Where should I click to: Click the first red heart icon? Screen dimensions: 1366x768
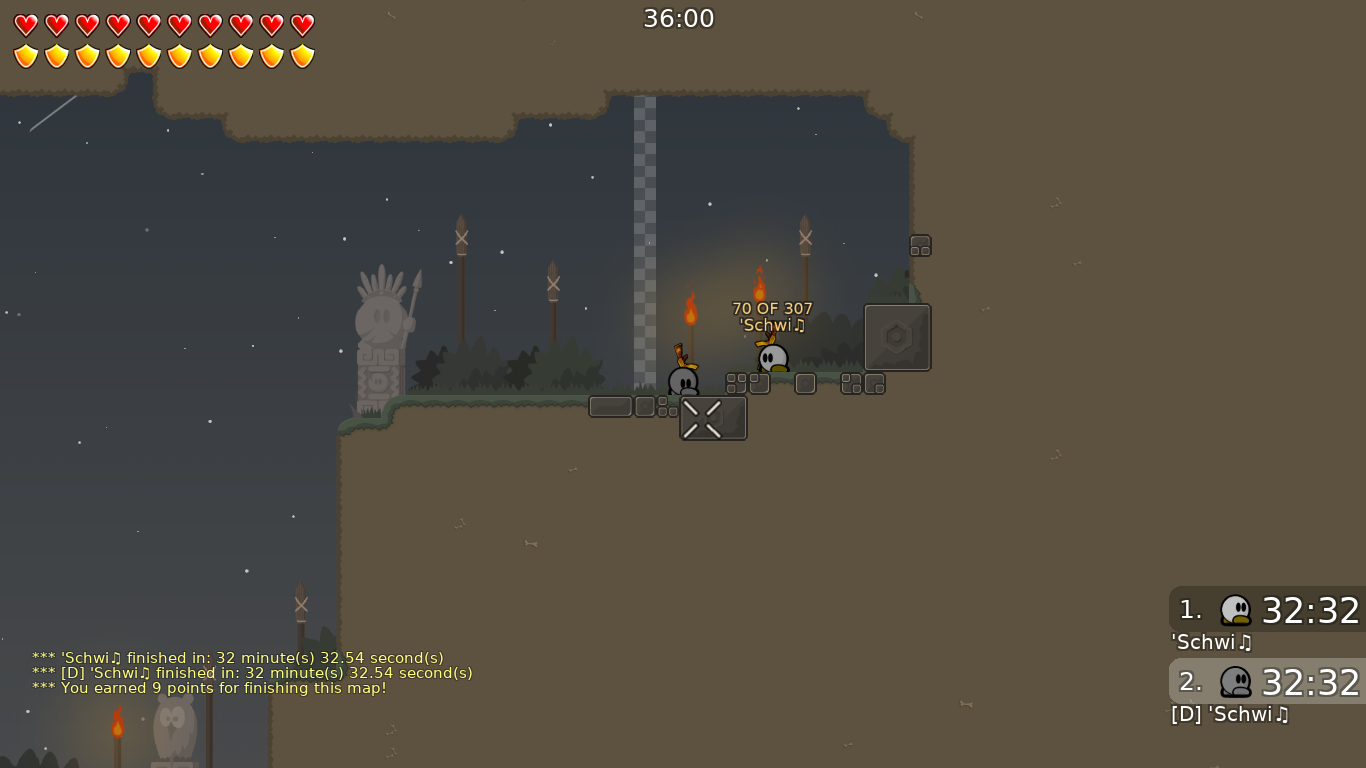24,24
